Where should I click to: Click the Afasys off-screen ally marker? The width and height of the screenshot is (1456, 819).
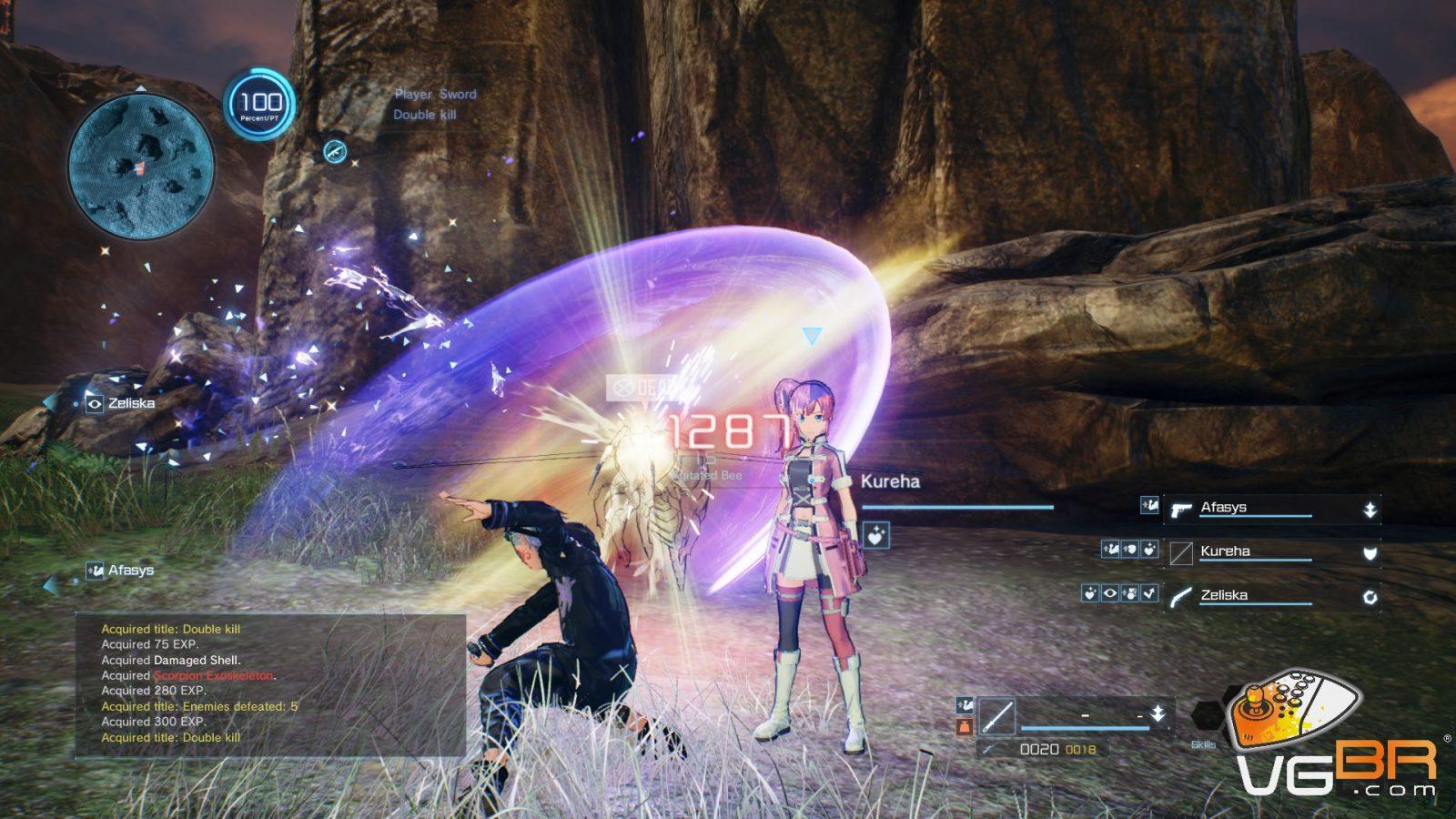tap(120, 571)
